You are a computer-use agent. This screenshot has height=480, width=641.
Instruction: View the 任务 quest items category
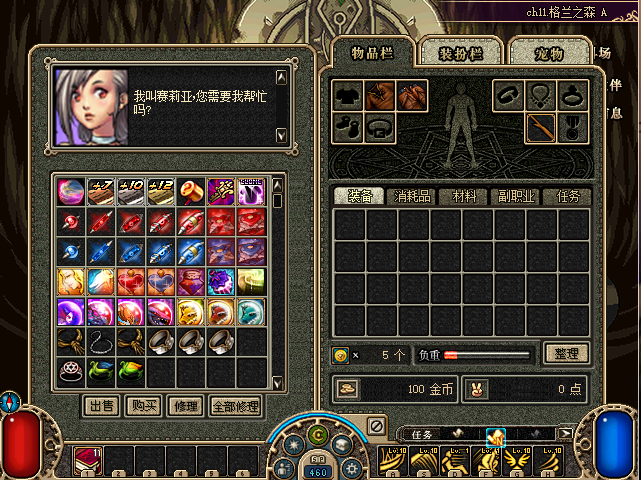(567, 196)
